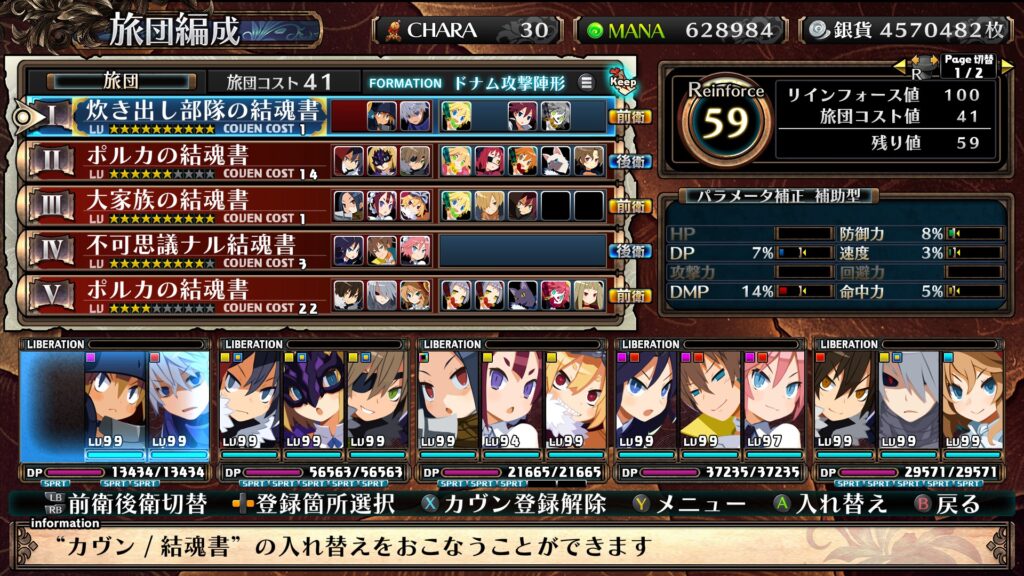Select the squad panel with DP 56563
Screen dimensions: 1024x576
coord(312,412)
